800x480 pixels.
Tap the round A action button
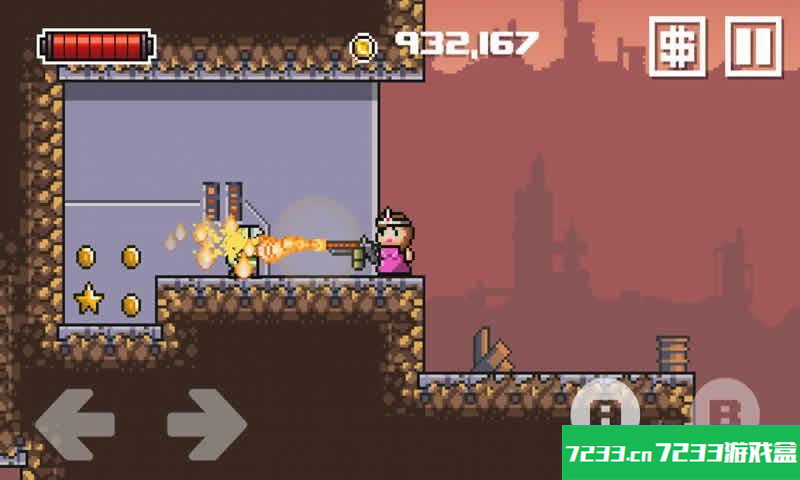coord(606,408)
